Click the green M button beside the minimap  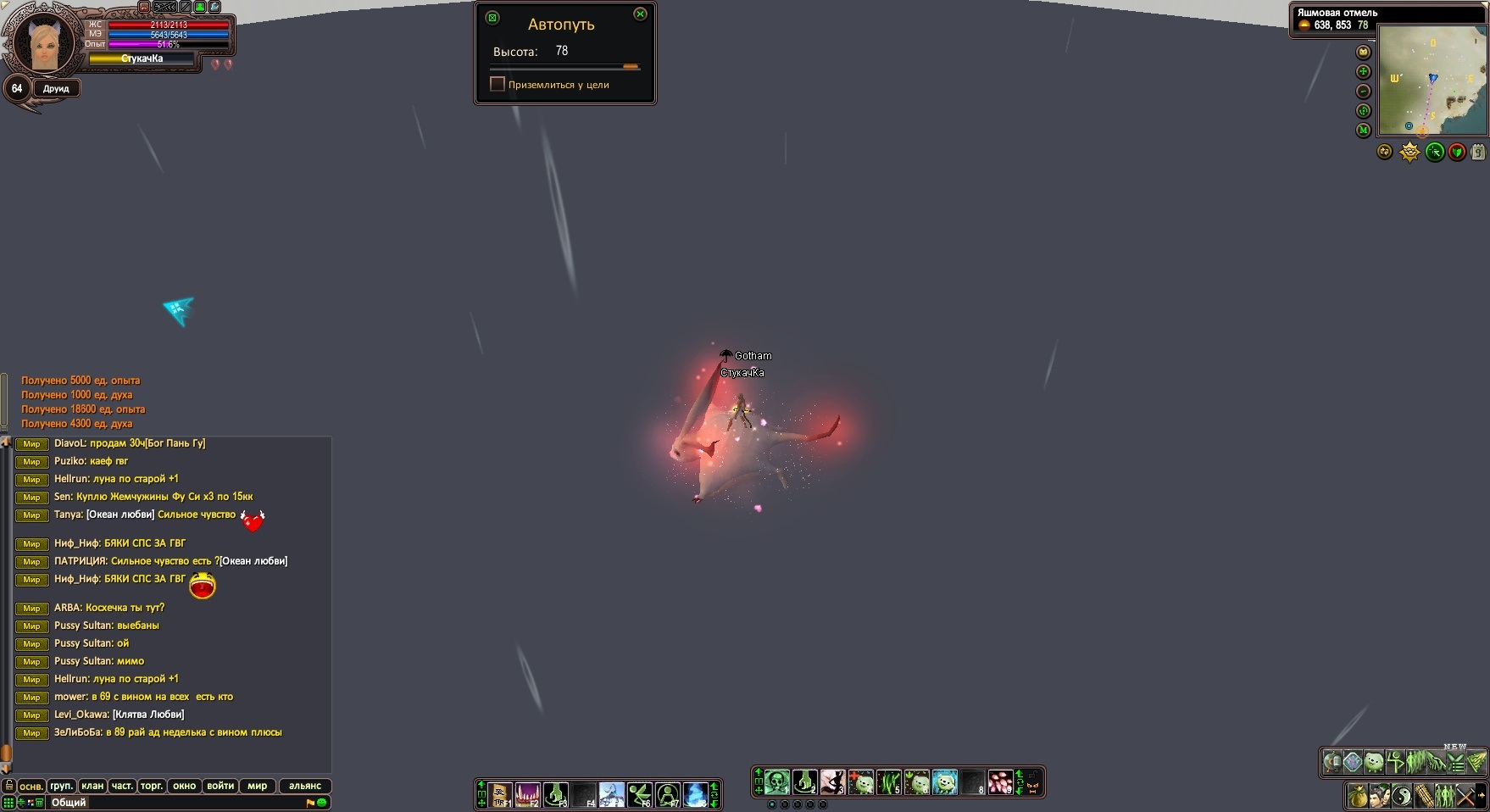pyautogui.click(x=1363, y=131)
